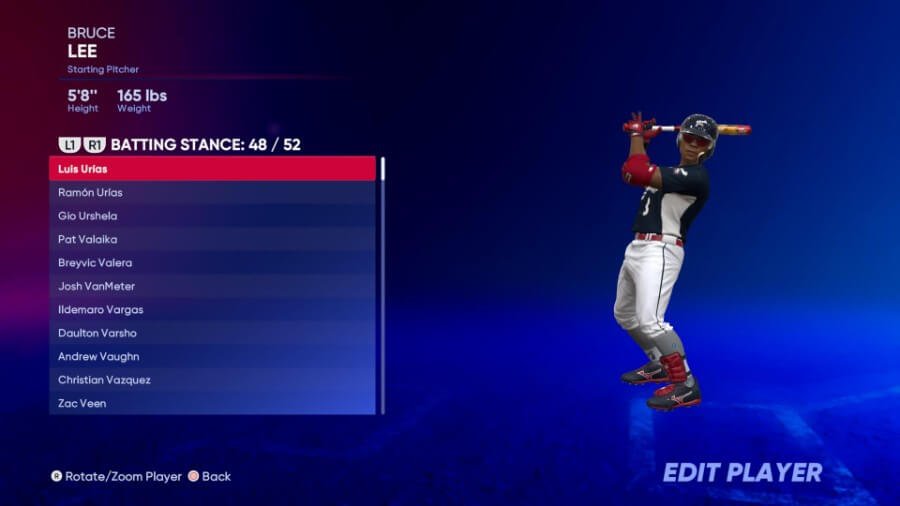
Task: Click the stance list scrollbar
Action: pos(382,285)
